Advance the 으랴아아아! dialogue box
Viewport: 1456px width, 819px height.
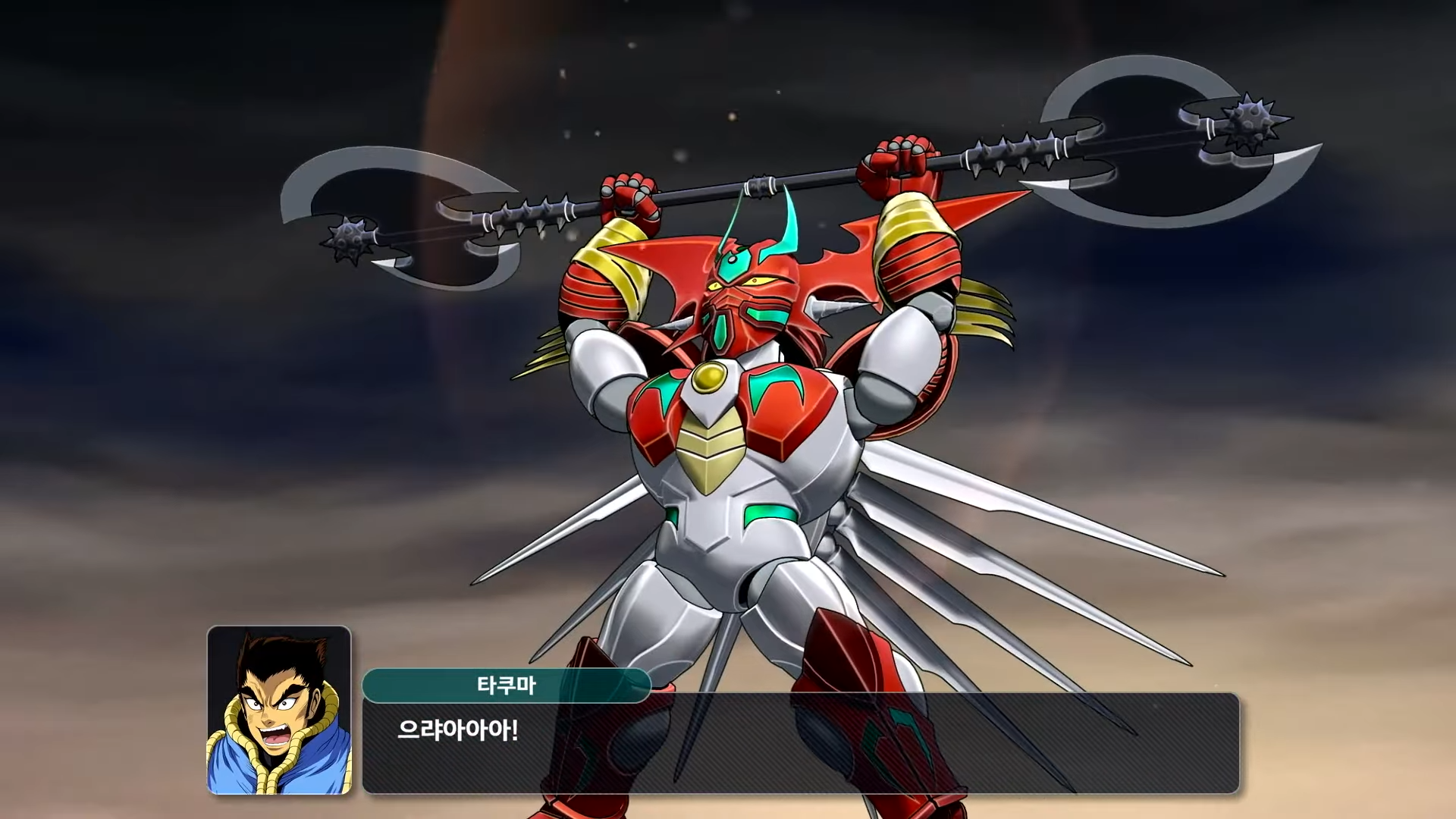800,743
